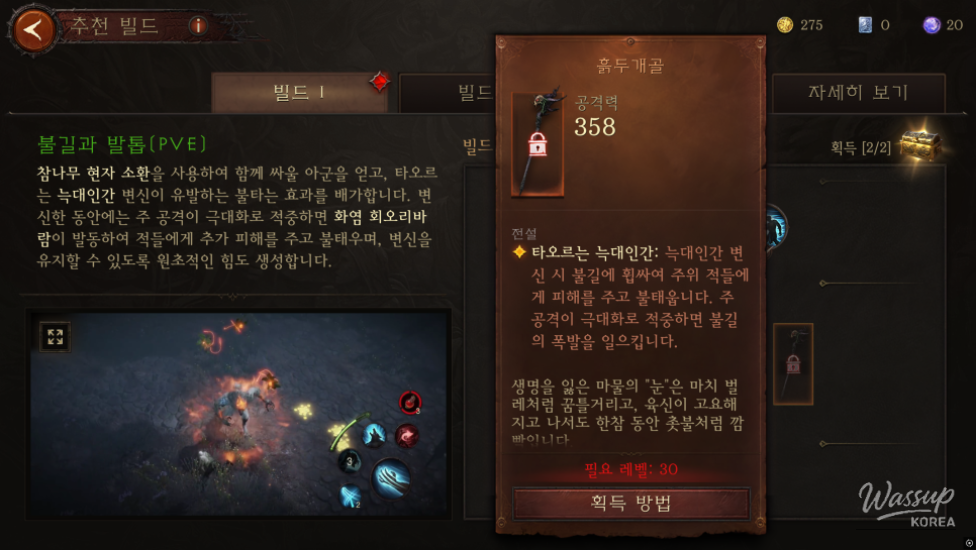Expand the build preview video fullscreen
This screenshot has height=550, width=976.
(54, 337)
